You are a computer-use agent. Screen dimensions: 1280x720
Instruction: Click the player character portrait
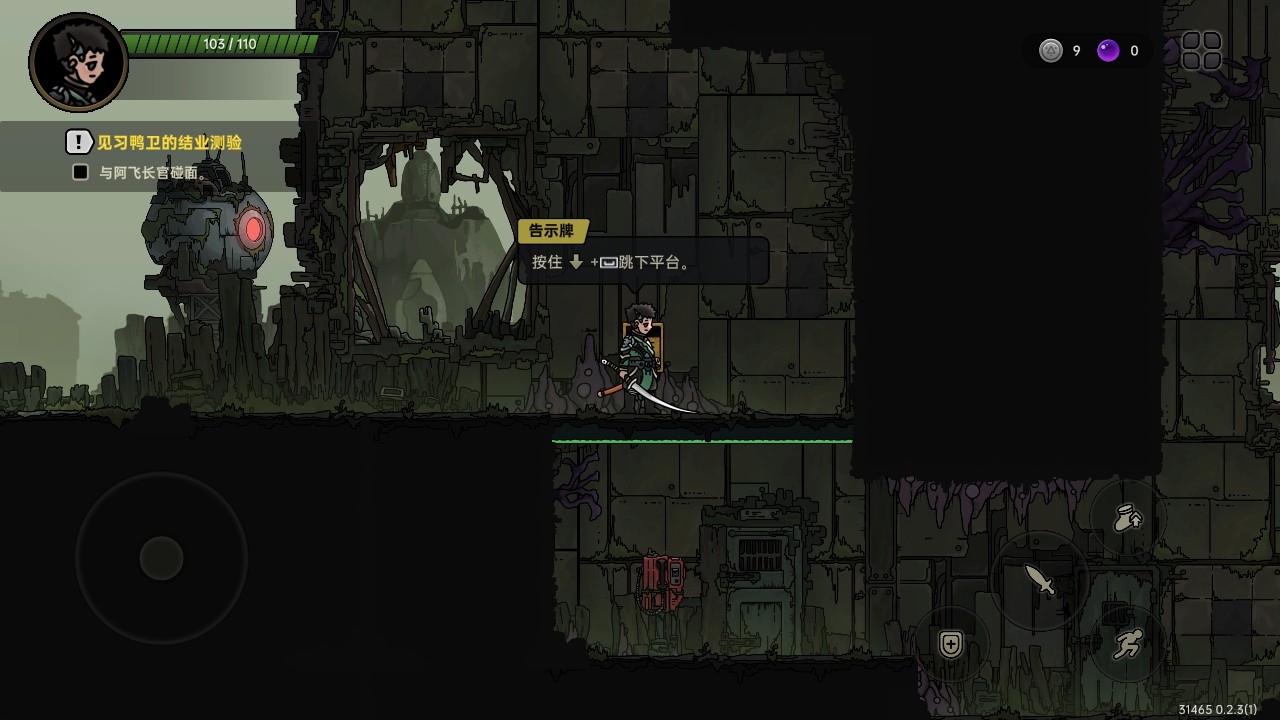[78, 62]
